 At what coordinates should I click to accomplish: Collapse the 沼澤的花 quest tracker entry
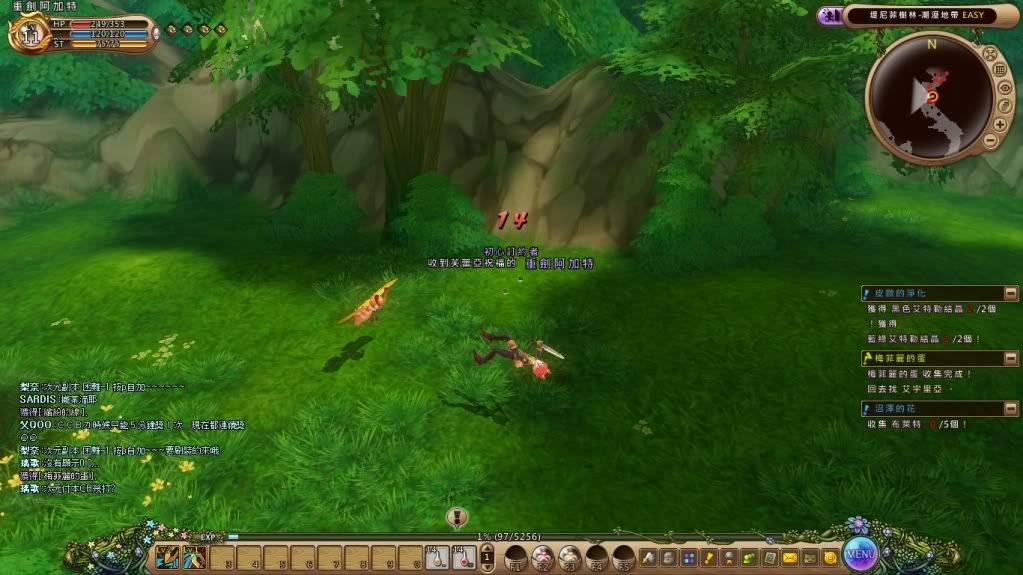pyautogui.click(x=1012, y=408)
